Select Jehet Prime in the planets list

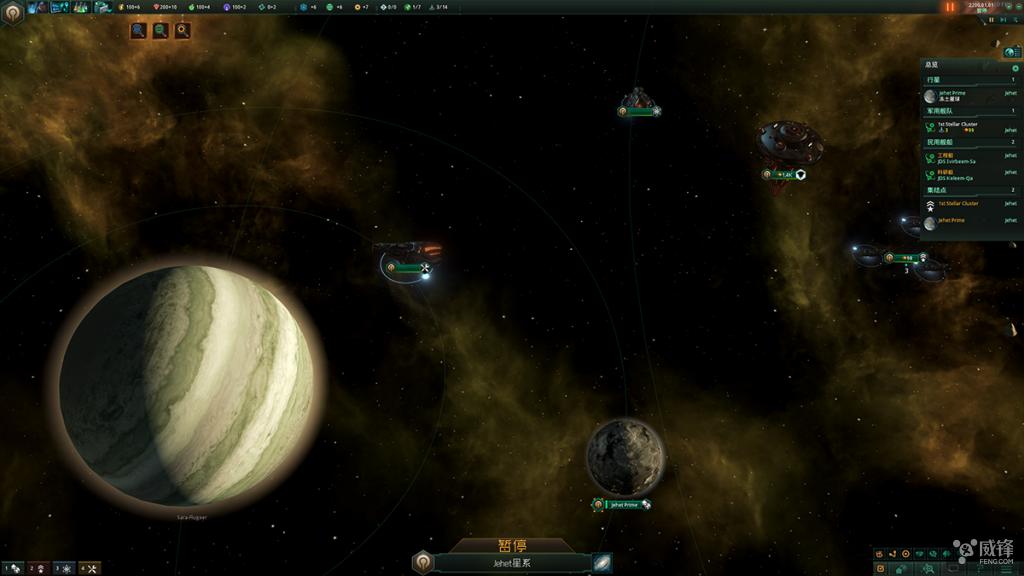click(960, 96)
